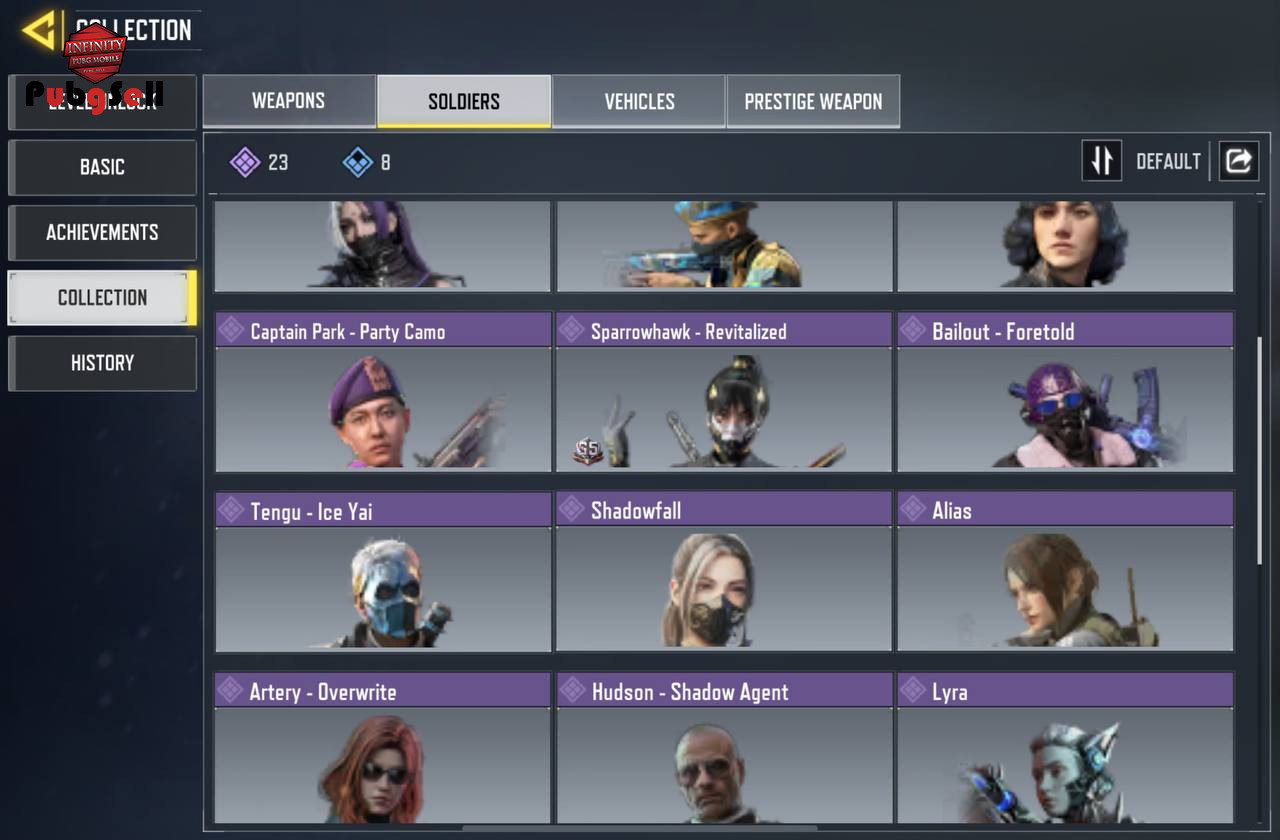Pick the Bailout - Foretold soldier
1280x840 pixels.
(1065, 391)
